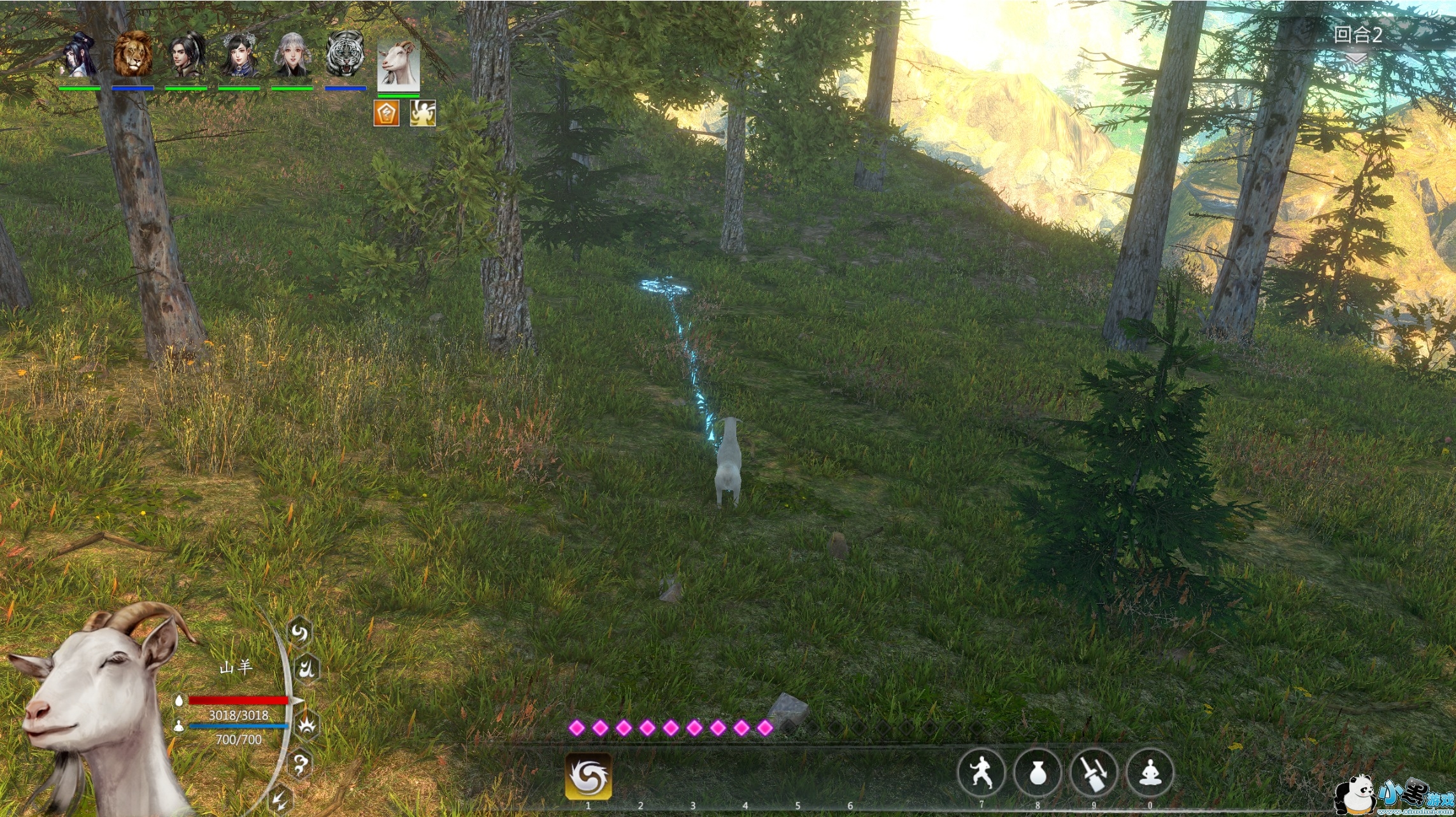
Task: Expand the 回合2 round indicator arrow
Action: click(1356, 59)
